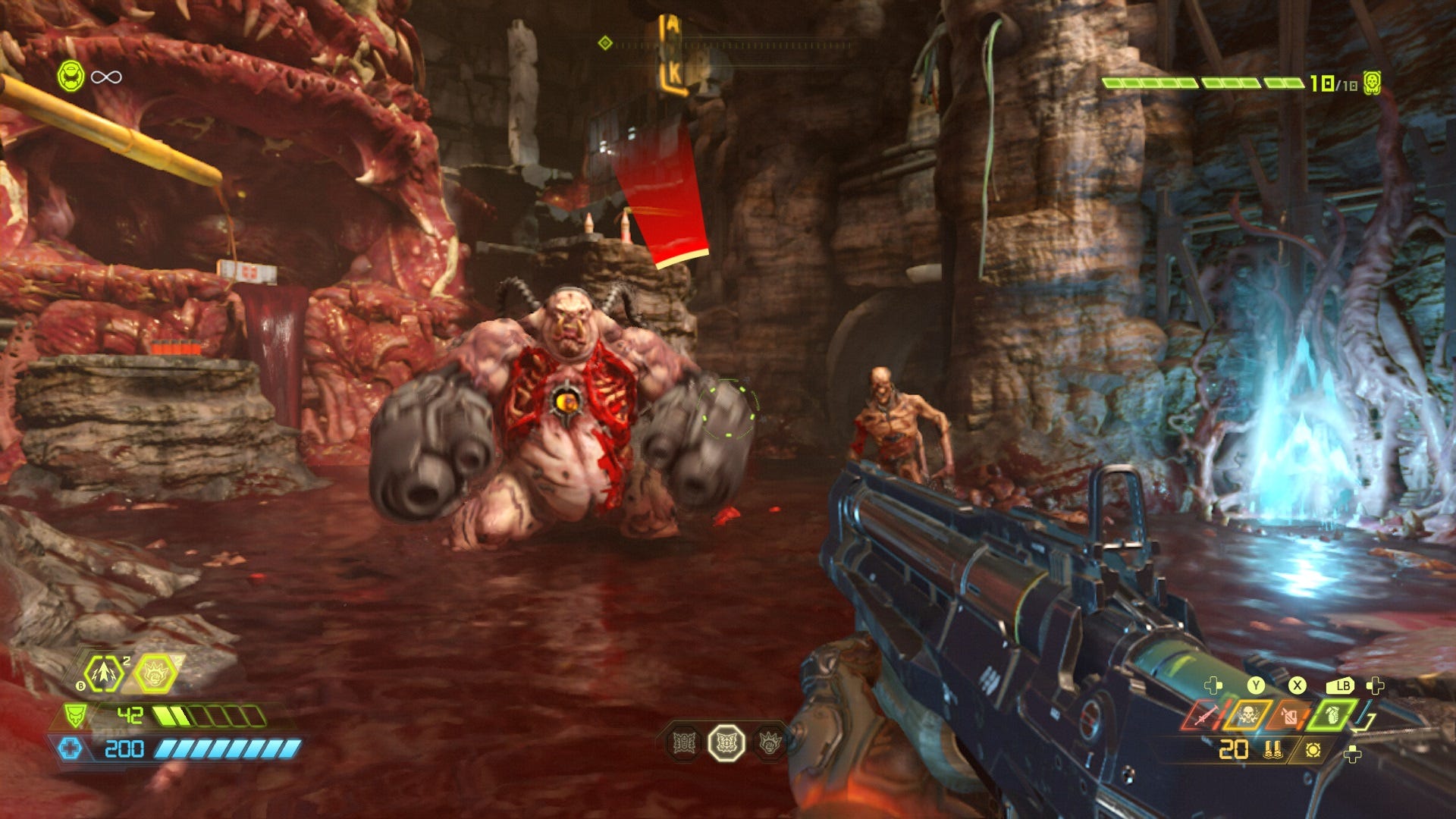Click the green armor shield icon
Image resolution: width=1456 pixels, height=819 pixels.
[x=74, y=714]
